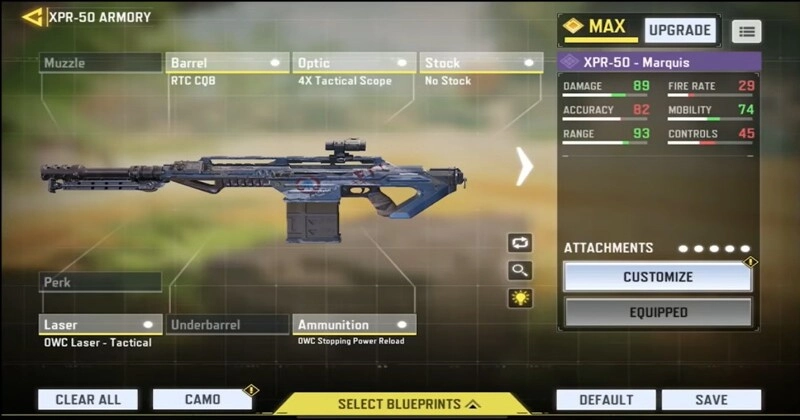Click the Upgrade button
The height and width of the screenshot is (420, 800).
click(x=680, y=30)
